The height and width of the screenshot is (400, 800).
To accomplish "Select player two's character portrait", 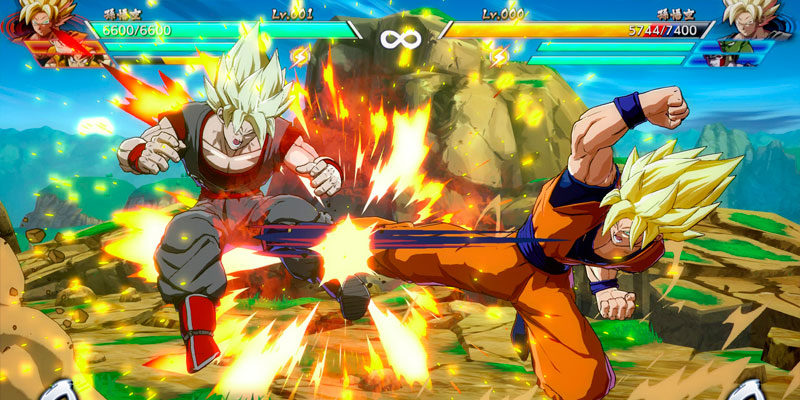I will pyautogui.click(x=752, y=20).
